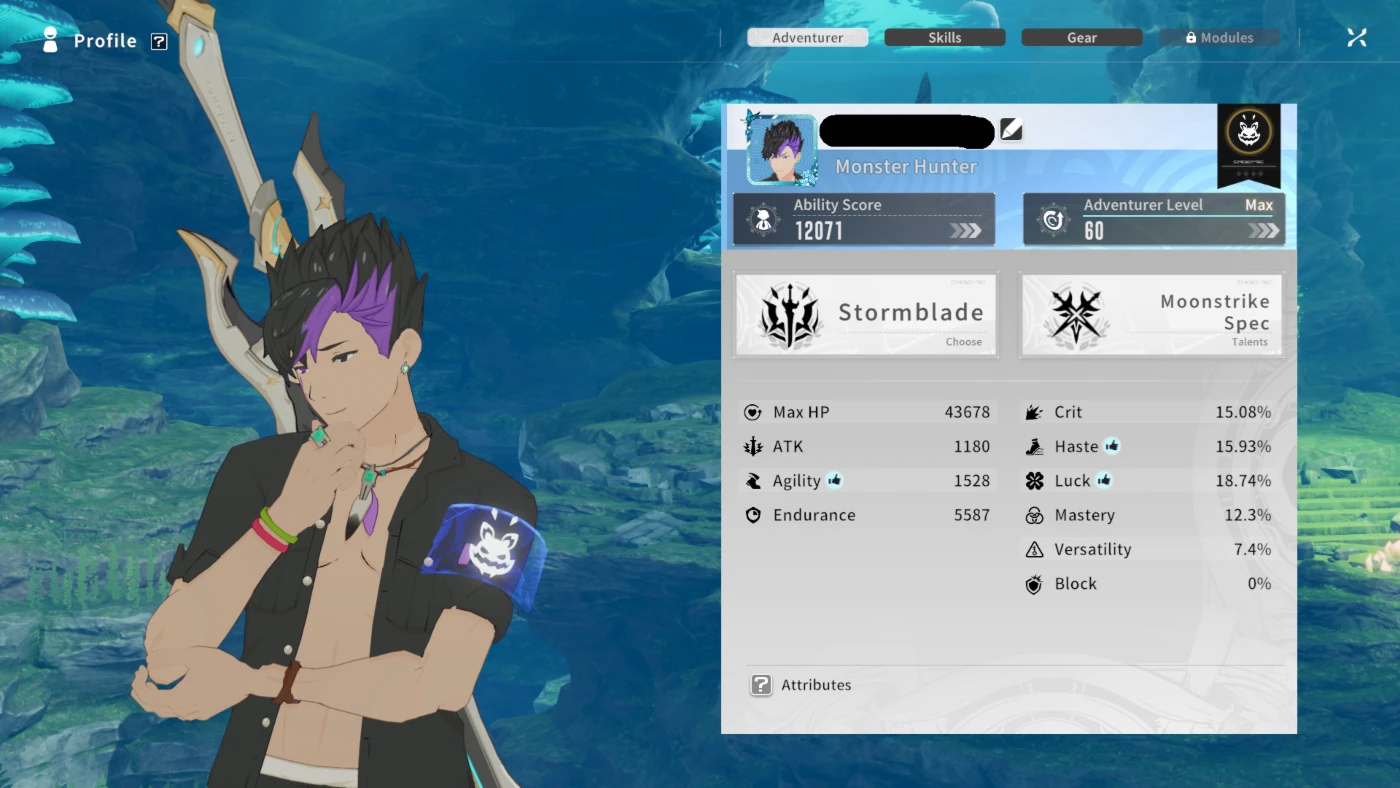Switch to the Adventurer tab

click(807, 38)
